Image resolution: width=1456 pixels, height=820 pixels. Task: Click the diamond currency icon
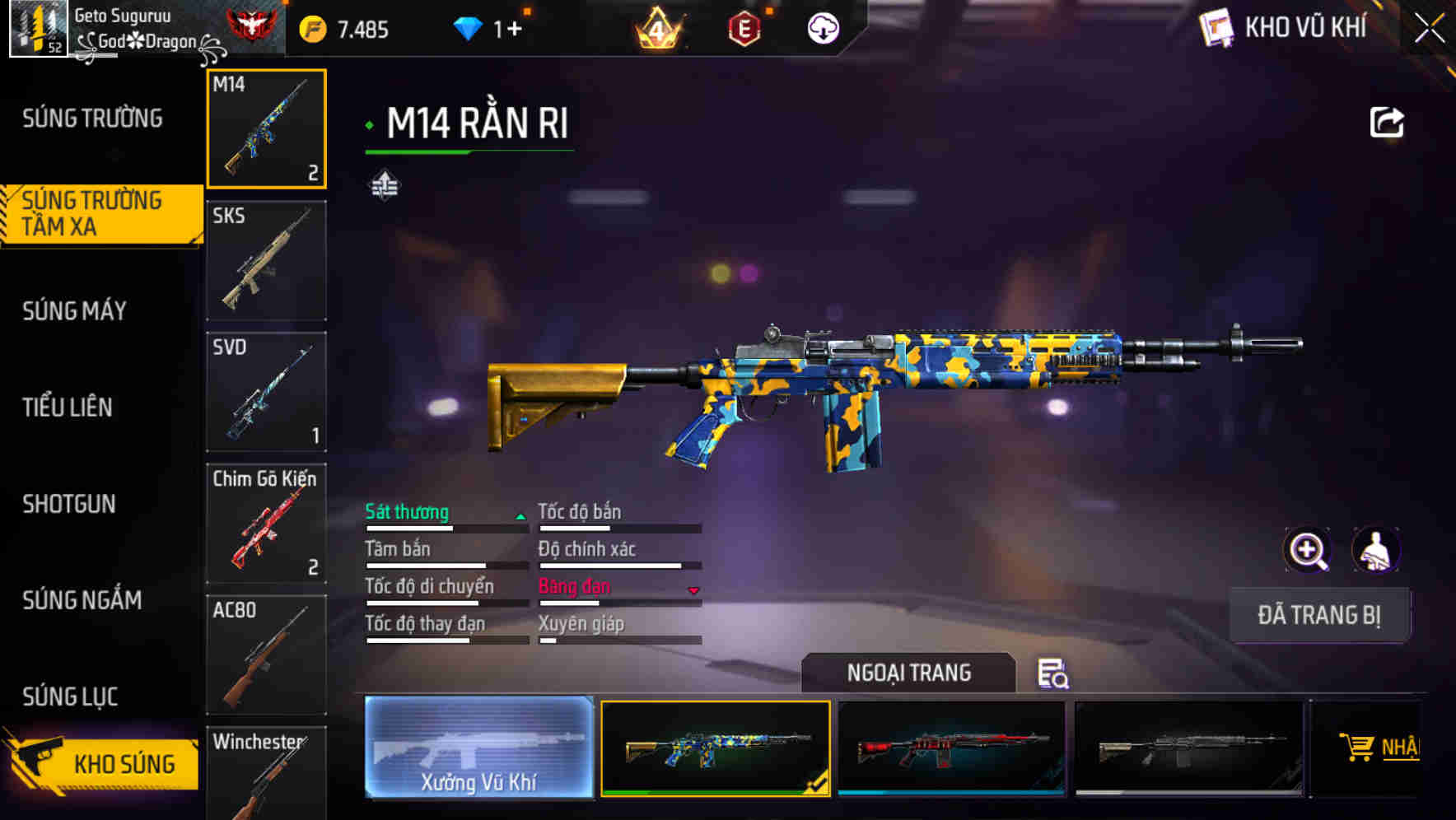468,27
